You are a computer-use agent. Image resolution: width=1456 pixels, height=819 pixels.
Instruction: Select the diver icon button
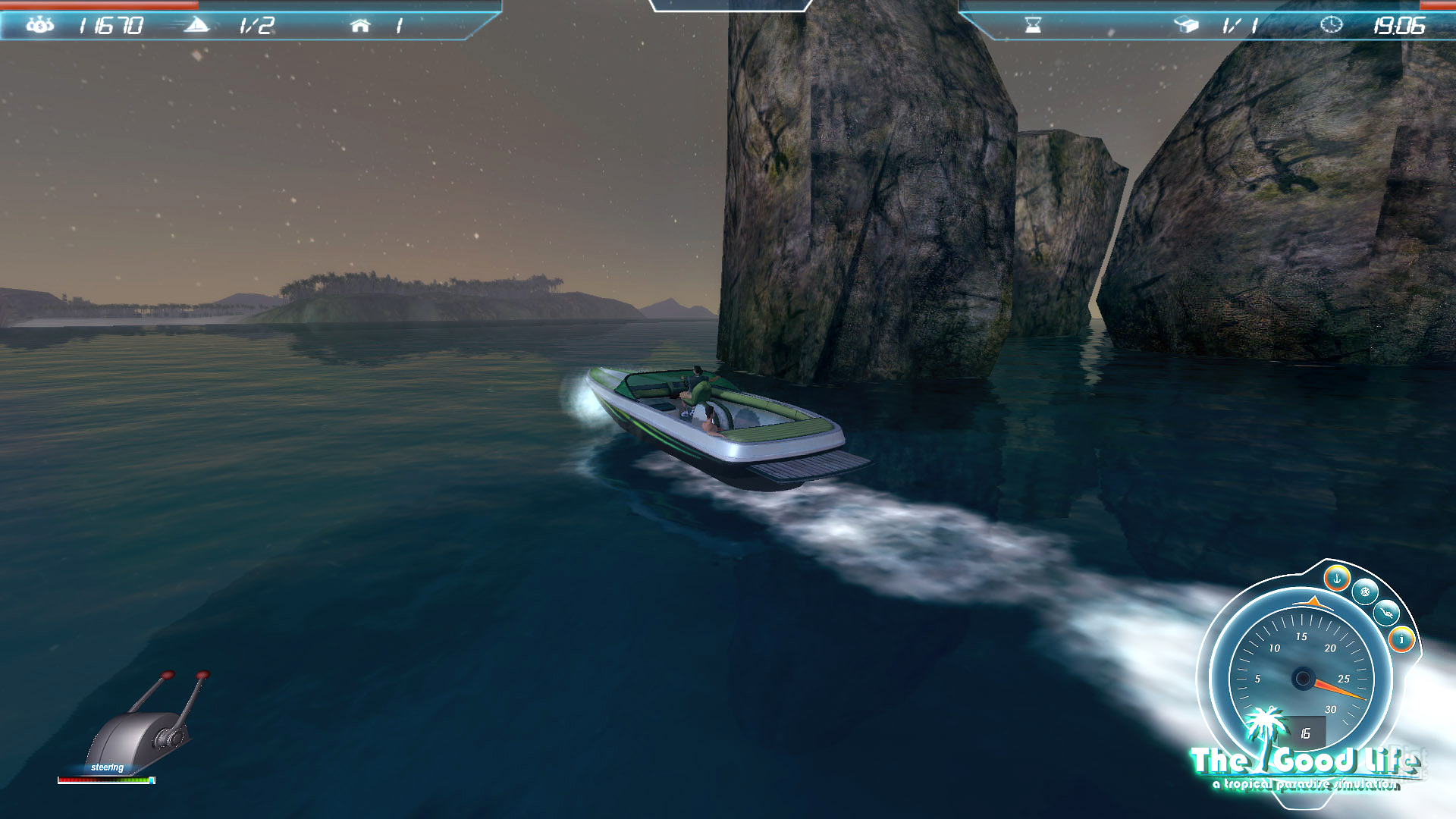(1386, 612)
